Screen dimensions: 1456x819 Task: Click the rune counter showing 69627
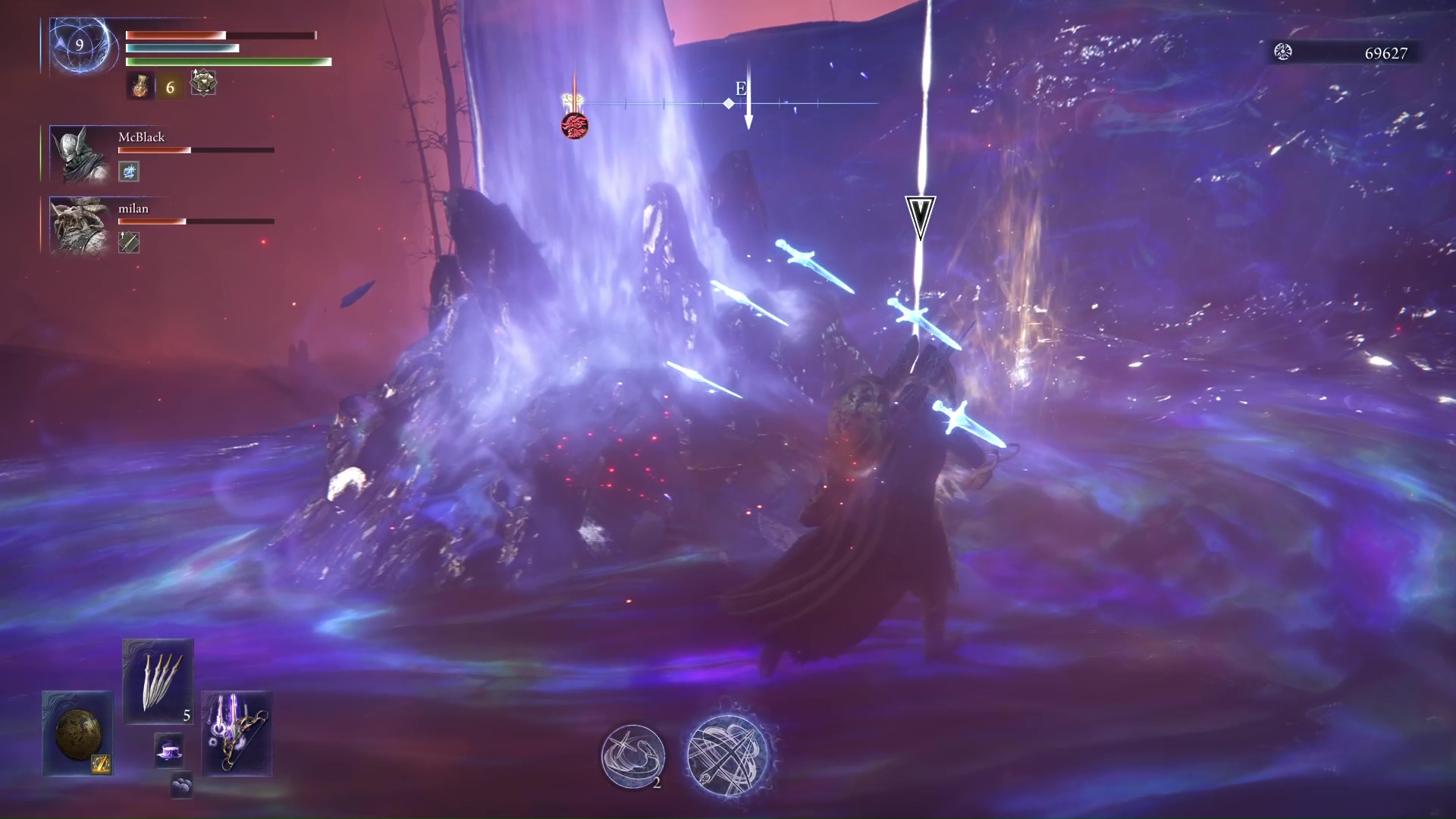[x=1388, y=54]
